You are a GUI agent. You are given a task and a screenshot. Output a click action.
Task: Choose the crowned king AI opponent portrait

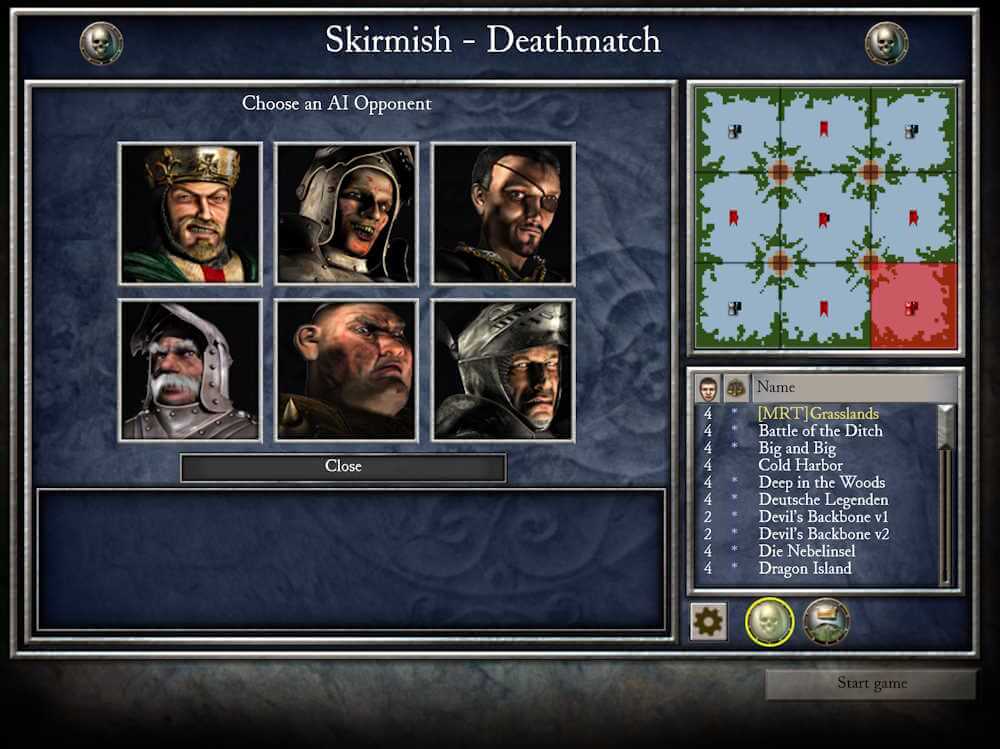(190, 213)
